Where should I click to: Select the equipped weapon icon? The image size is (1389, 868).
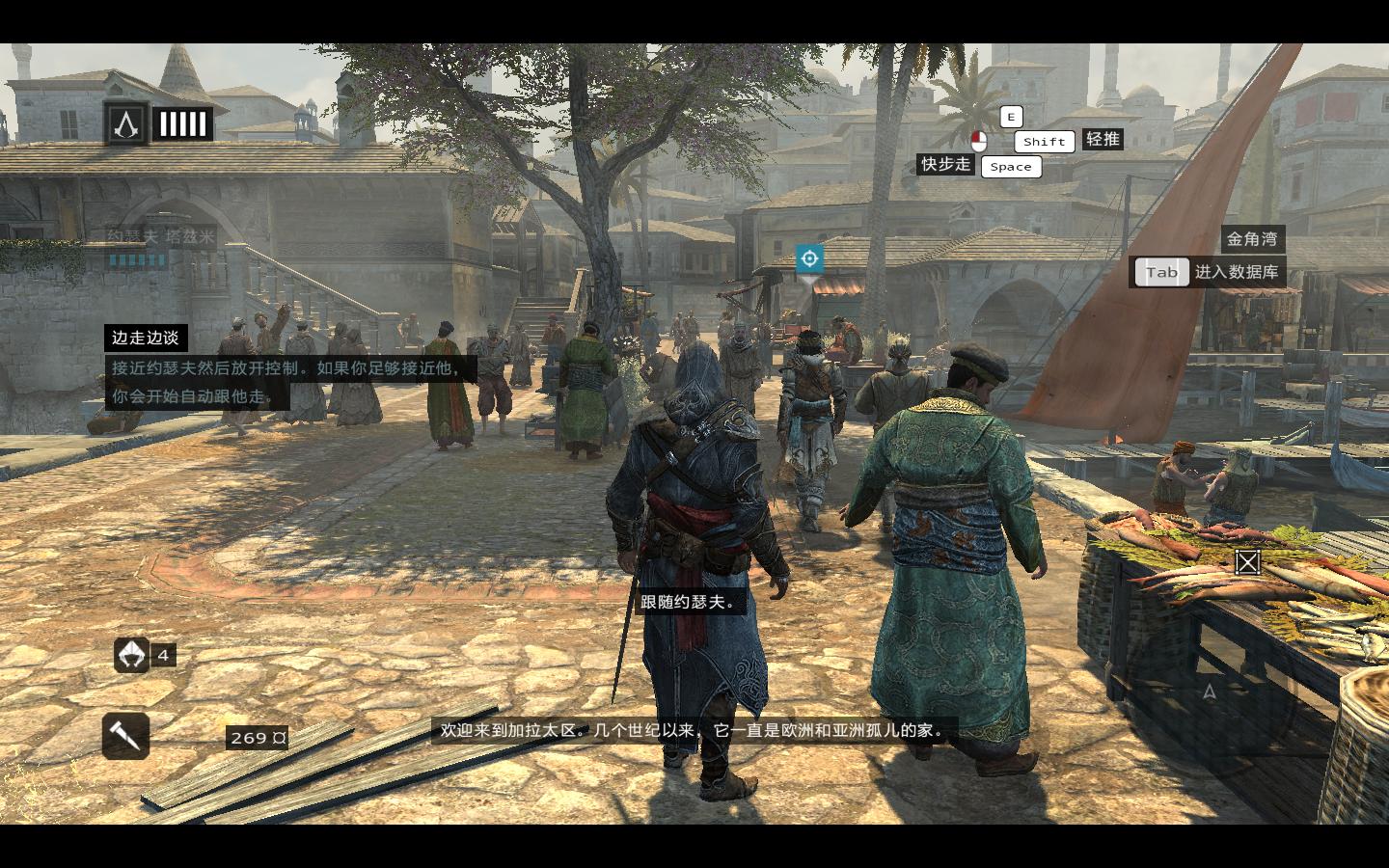coord(126,736)
